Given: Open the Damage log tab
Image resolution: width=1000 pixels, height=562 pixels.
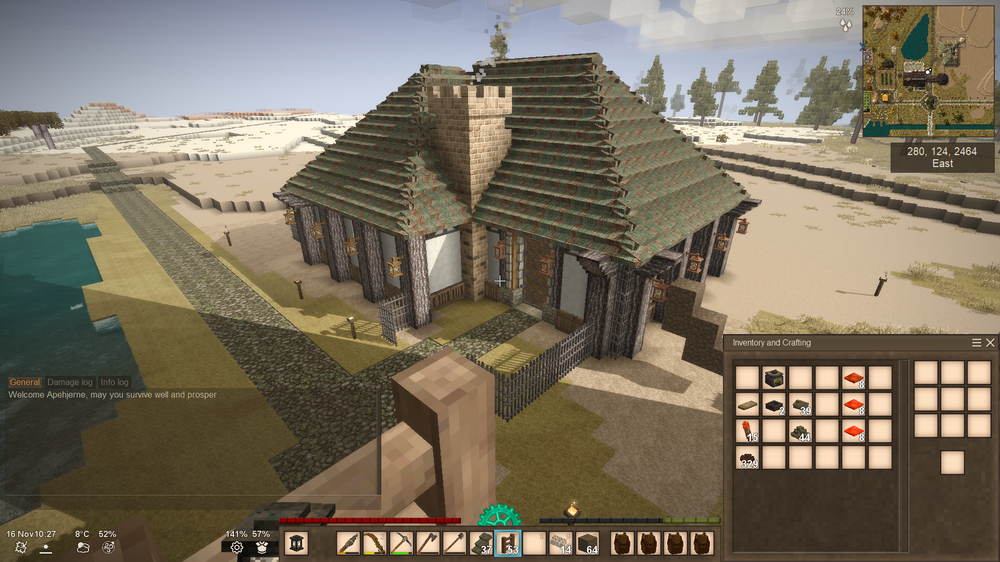Looking at the screenshot, I should 70,382.
